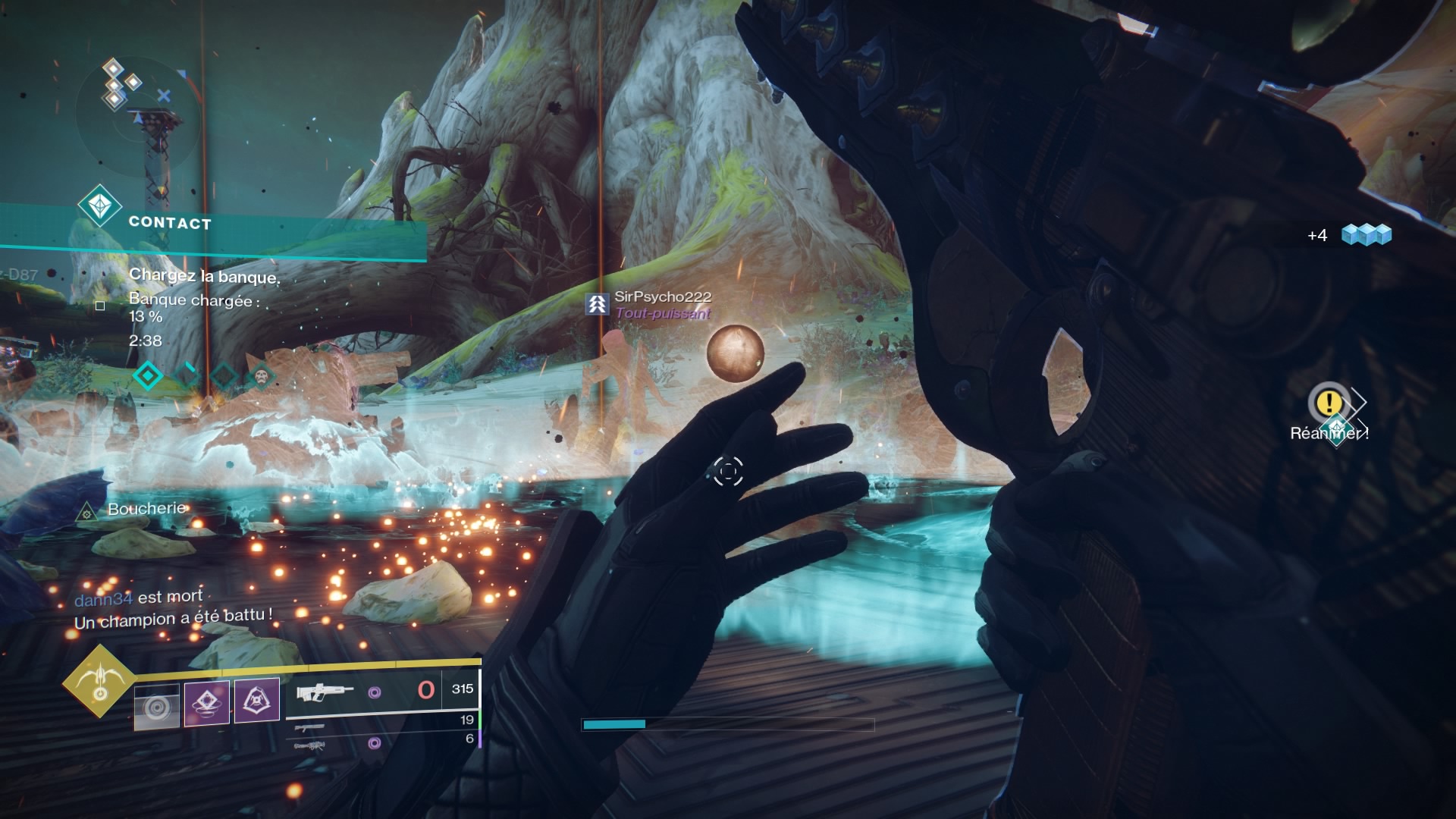This screenshot has width=1456, height=819.
Task: Click the skull wave progress diamond
Action: click(261, 375)
